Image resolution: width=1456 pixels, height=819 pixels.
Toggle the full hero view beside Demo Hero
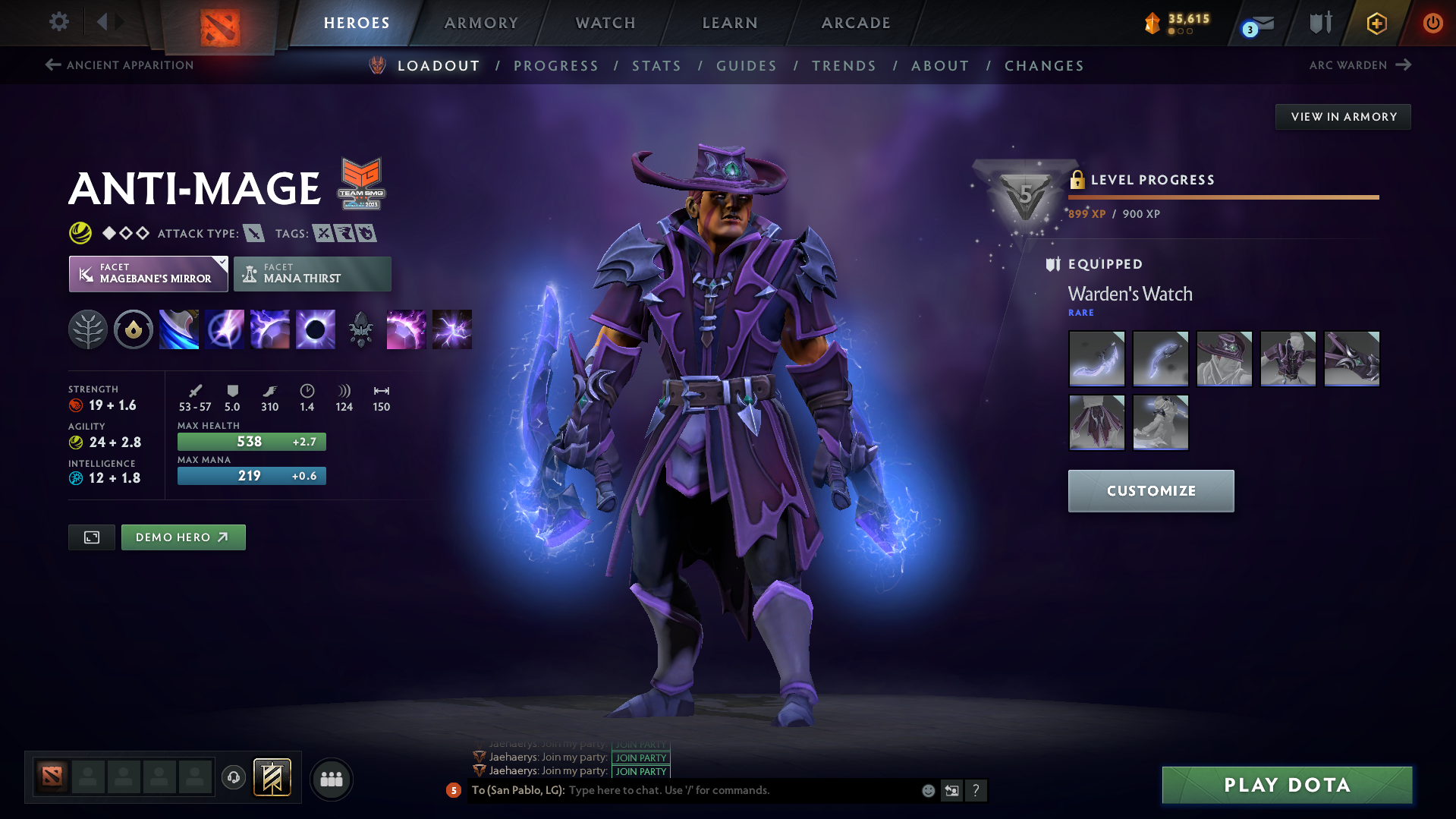click(x=91, y=537)
